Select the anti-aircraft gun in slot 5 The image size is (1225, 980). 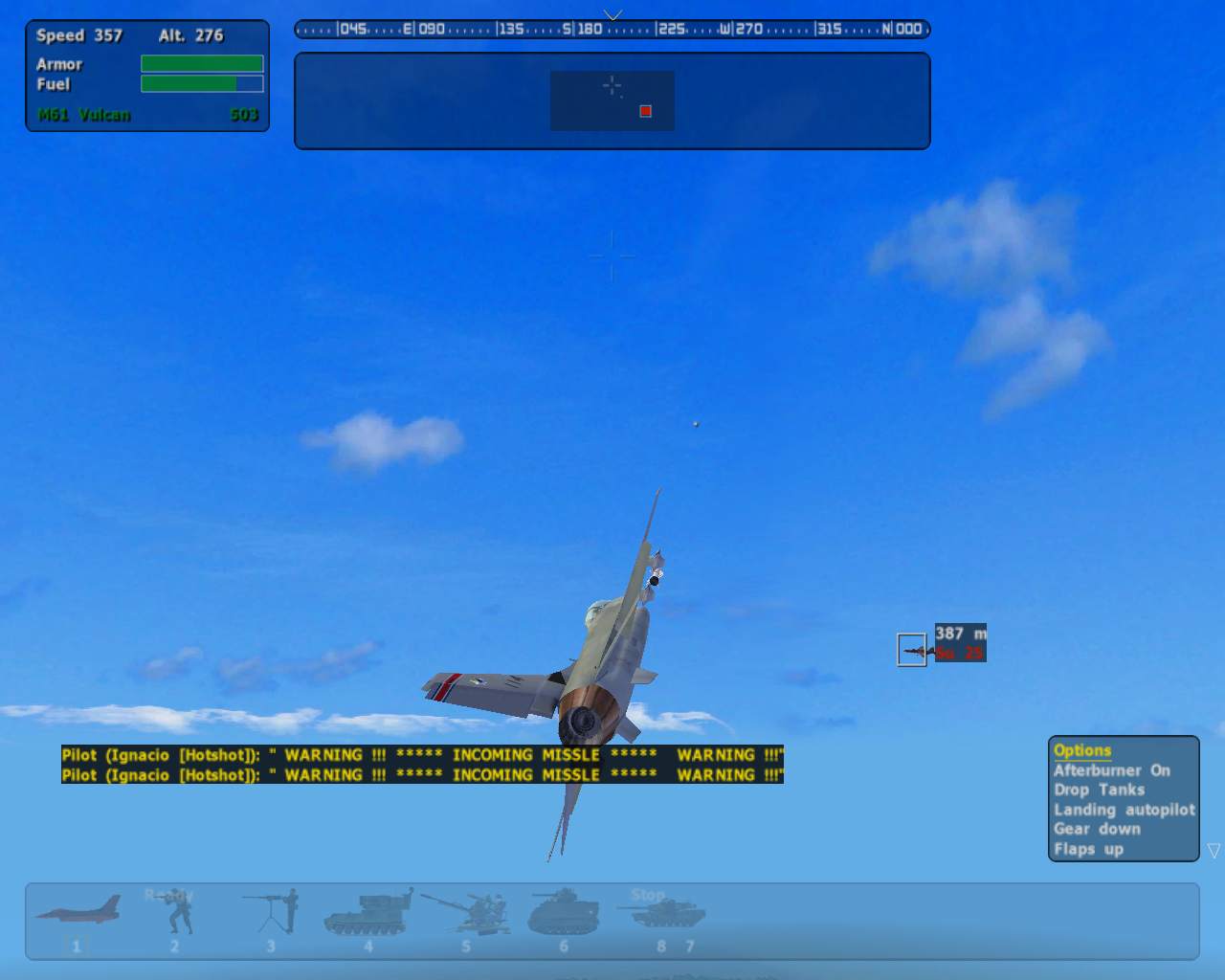(468, 913)
